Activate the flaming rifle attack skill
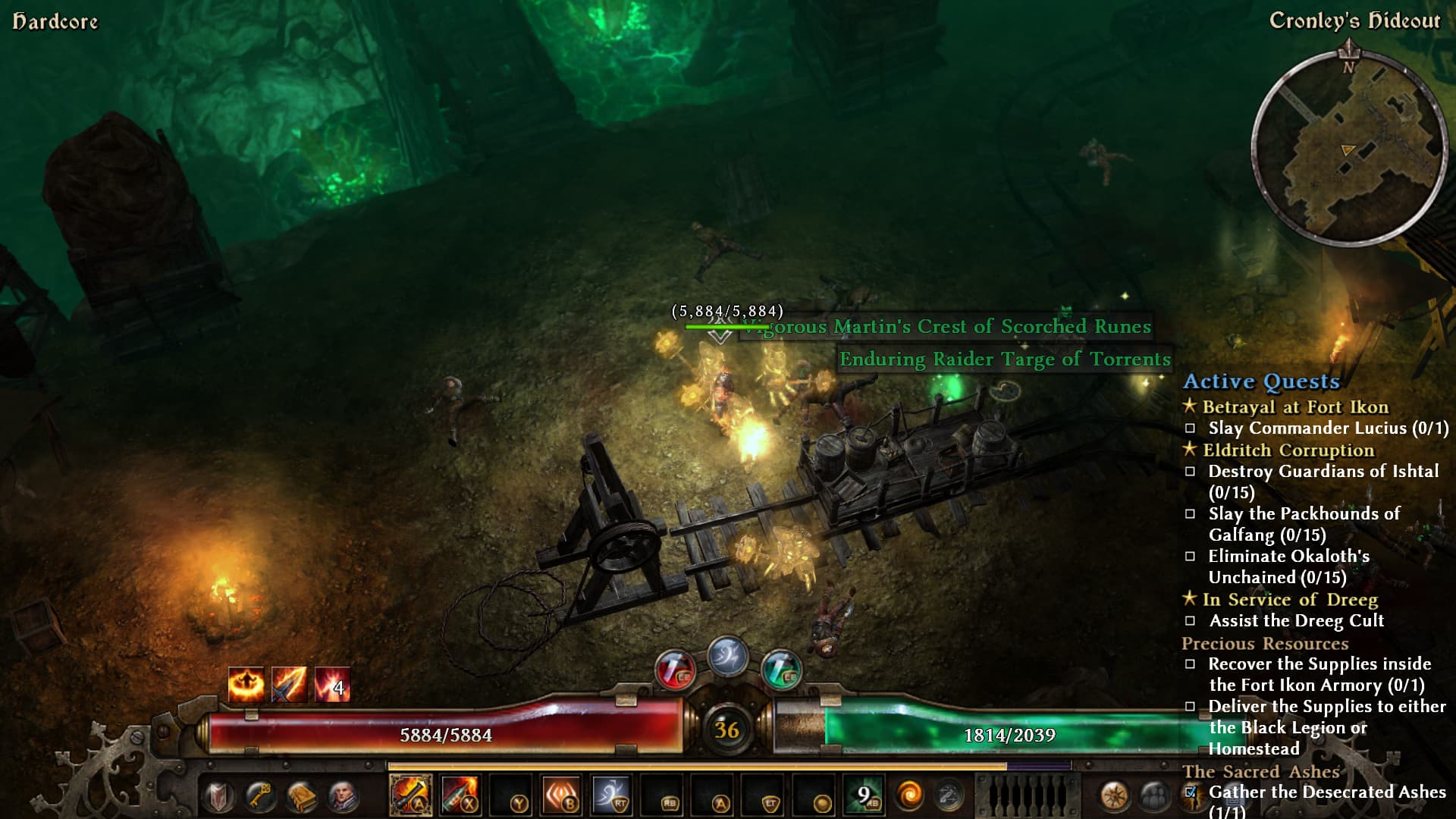This screenshot has width=1456, height=819. tap(410, 795)
